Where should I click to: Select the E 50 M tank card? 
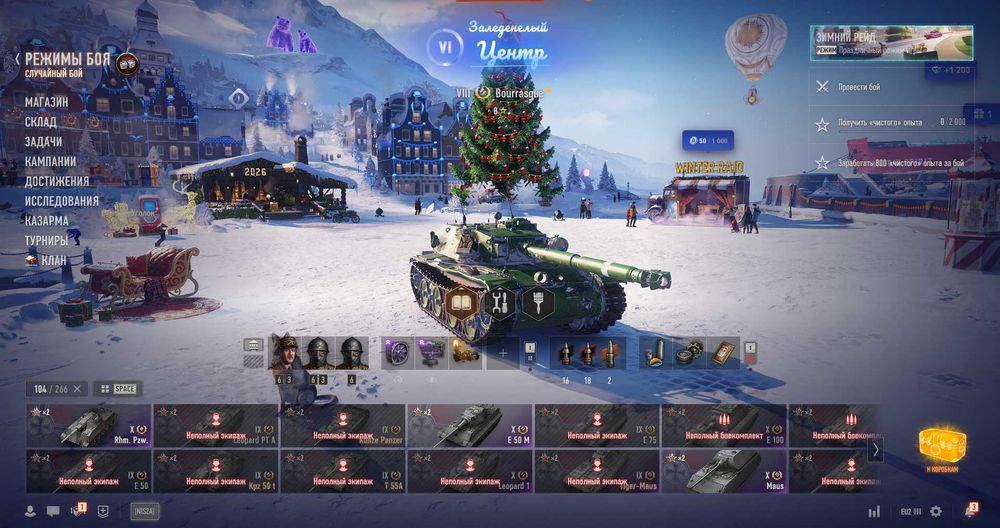tap(469, 425)
